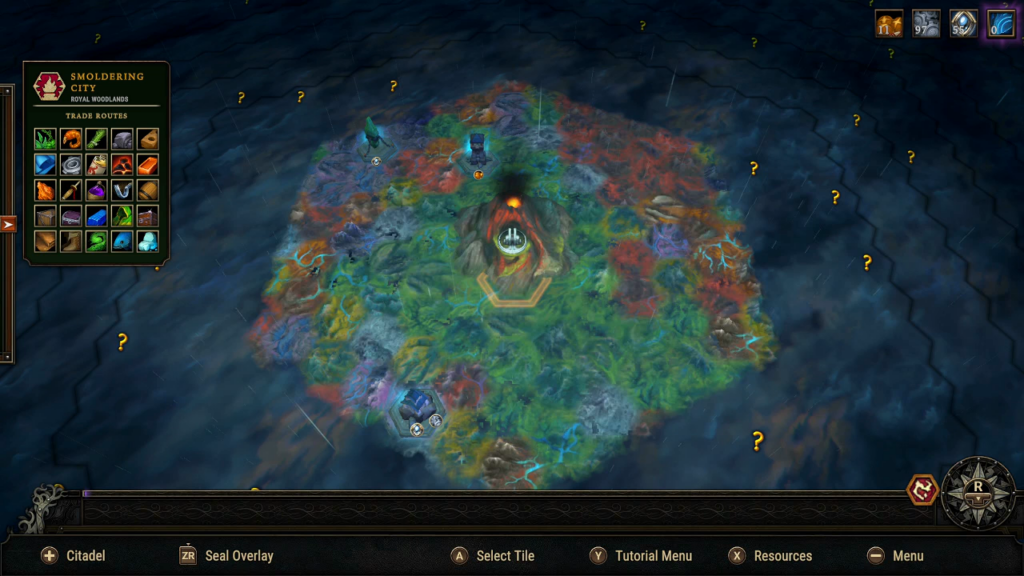
Task: Select the blue-roofed settlement hex tile
Action: click(418, 409)
